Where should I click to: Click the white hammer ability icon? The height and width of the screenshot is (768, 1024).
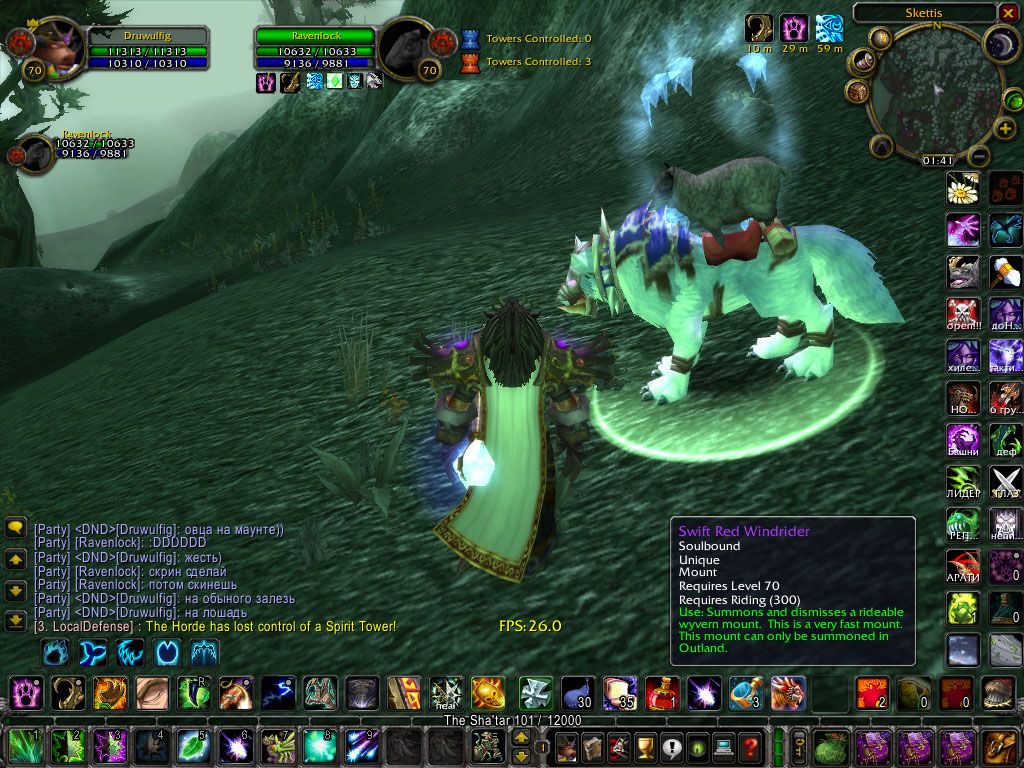click(x=1005, y=271)
